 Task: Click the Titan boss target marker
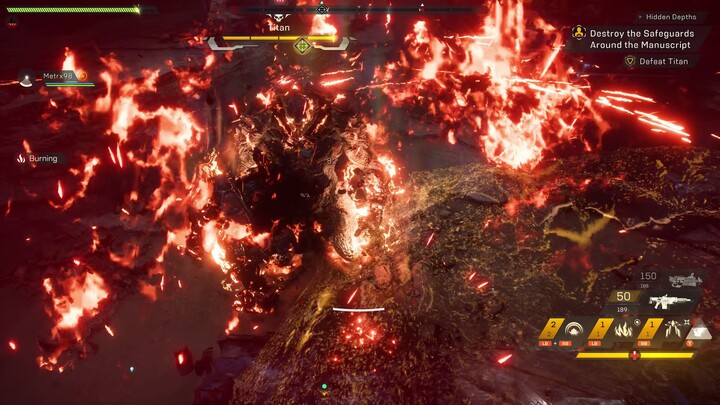pos(302,45)
